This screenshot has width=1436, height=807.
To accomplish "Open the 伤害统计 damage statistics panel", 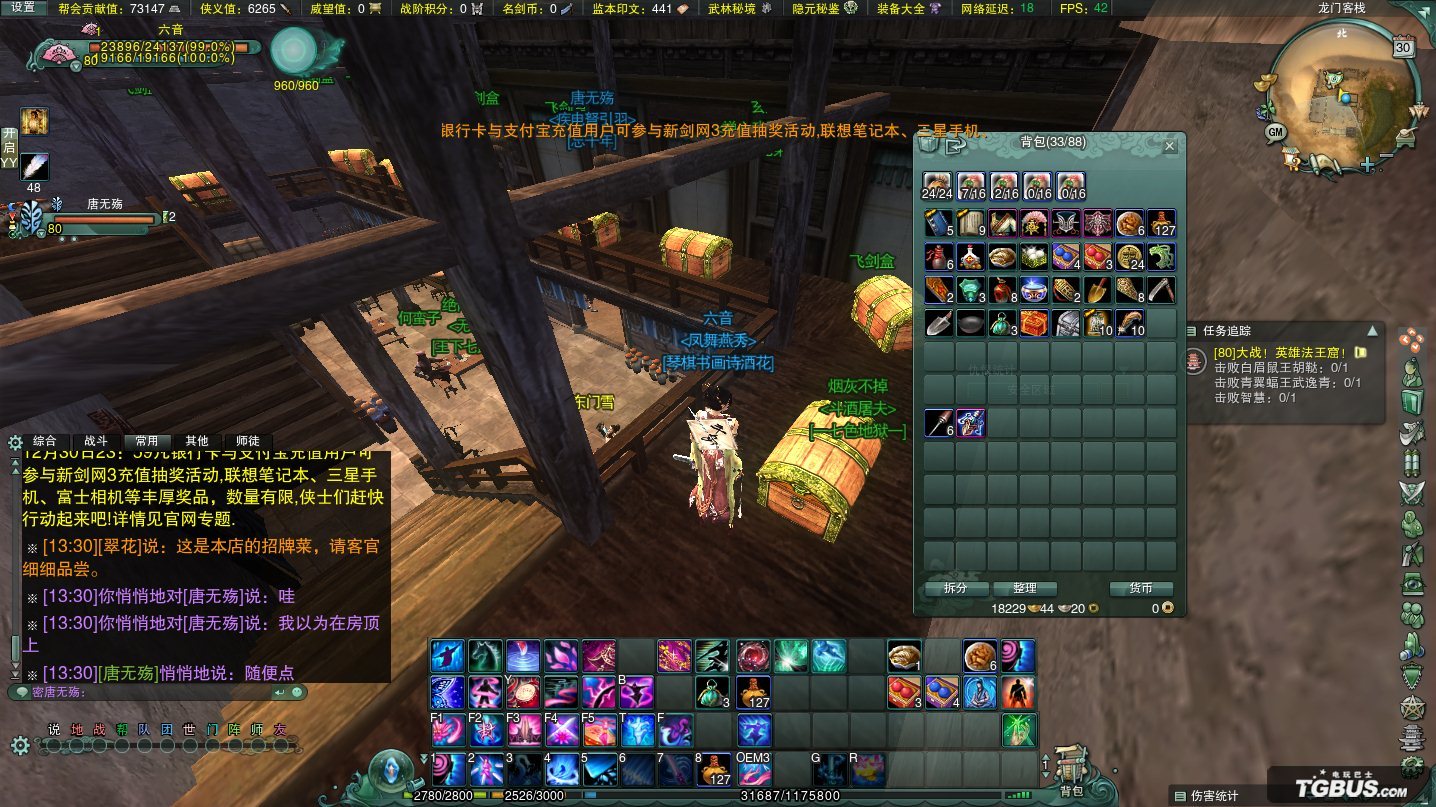I will point(1213,796).
